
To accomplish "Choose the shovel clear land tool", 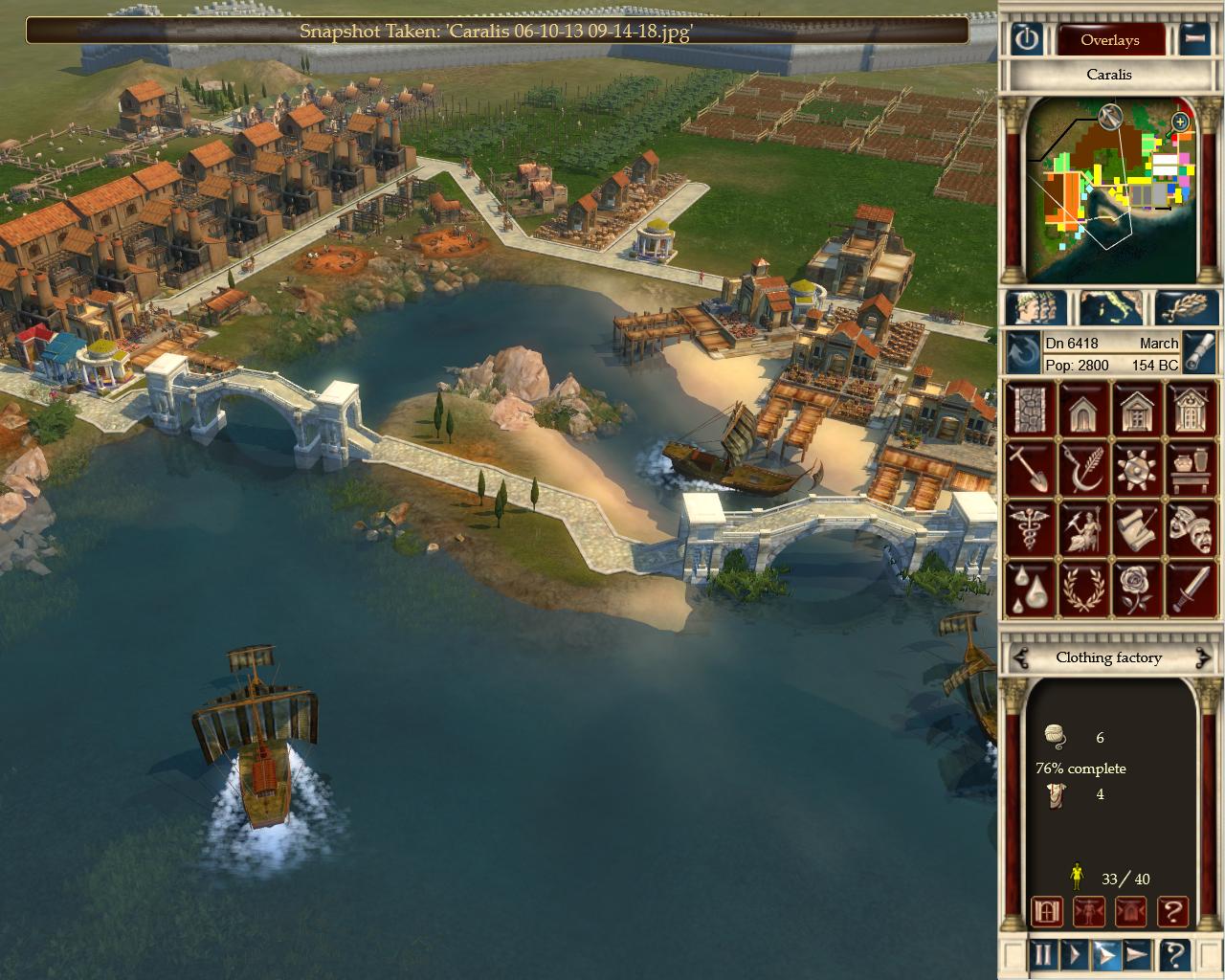I will click(x=1029, y=468).
